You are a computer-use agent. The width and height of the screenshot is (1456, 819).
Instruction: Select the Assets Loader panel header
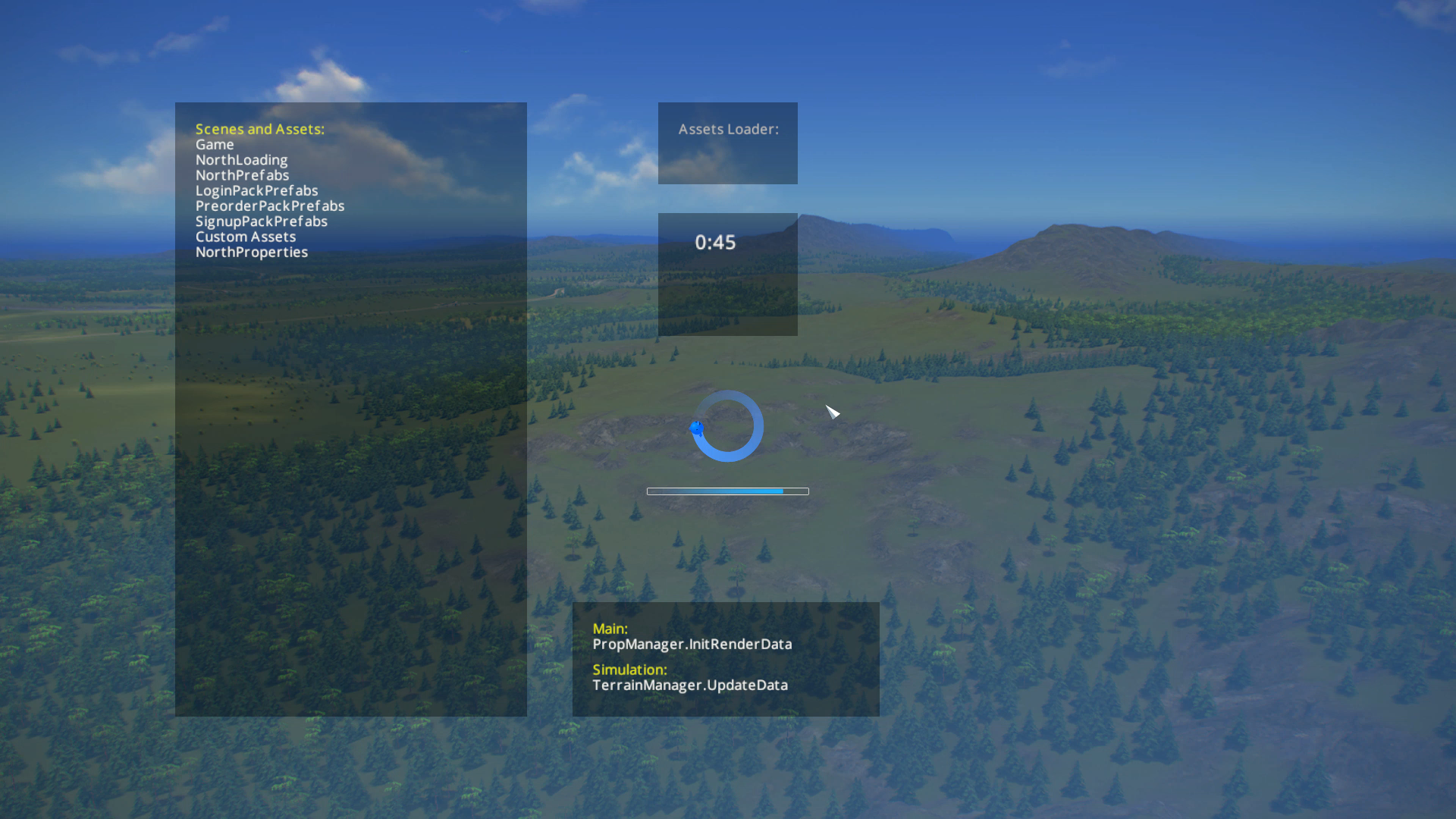728,129
